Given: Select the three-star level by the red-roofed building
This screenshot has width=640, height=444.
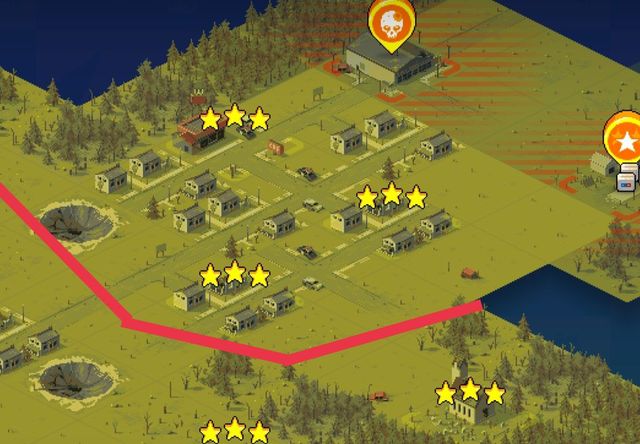Looking at the screenshot, I should pos(234,118).
